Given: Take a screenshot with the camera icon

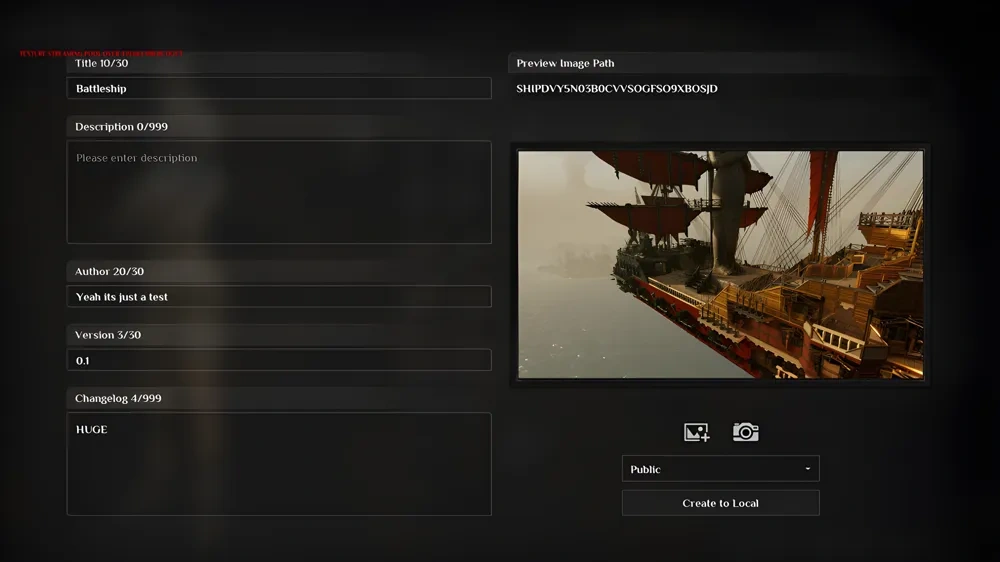Looking at the screenshot, I should click(x=745, y=432).
